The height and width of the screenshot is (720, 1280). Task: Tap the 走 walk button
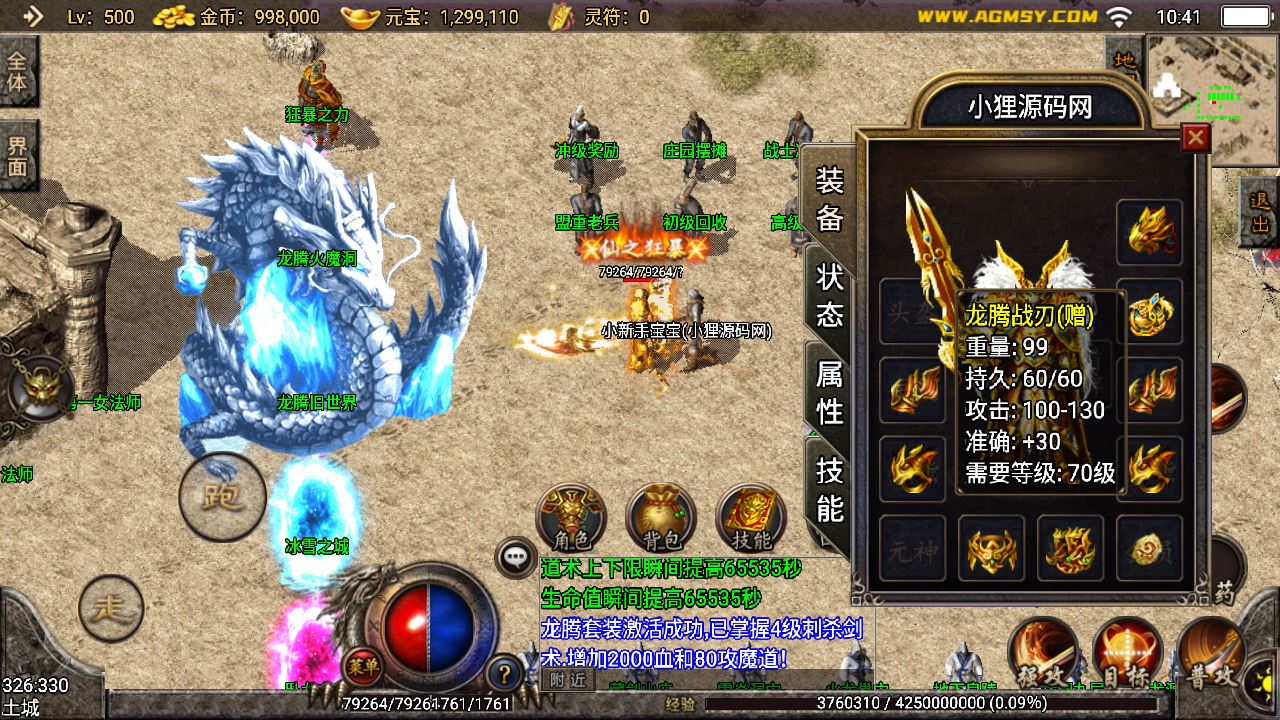click(111, 608)
